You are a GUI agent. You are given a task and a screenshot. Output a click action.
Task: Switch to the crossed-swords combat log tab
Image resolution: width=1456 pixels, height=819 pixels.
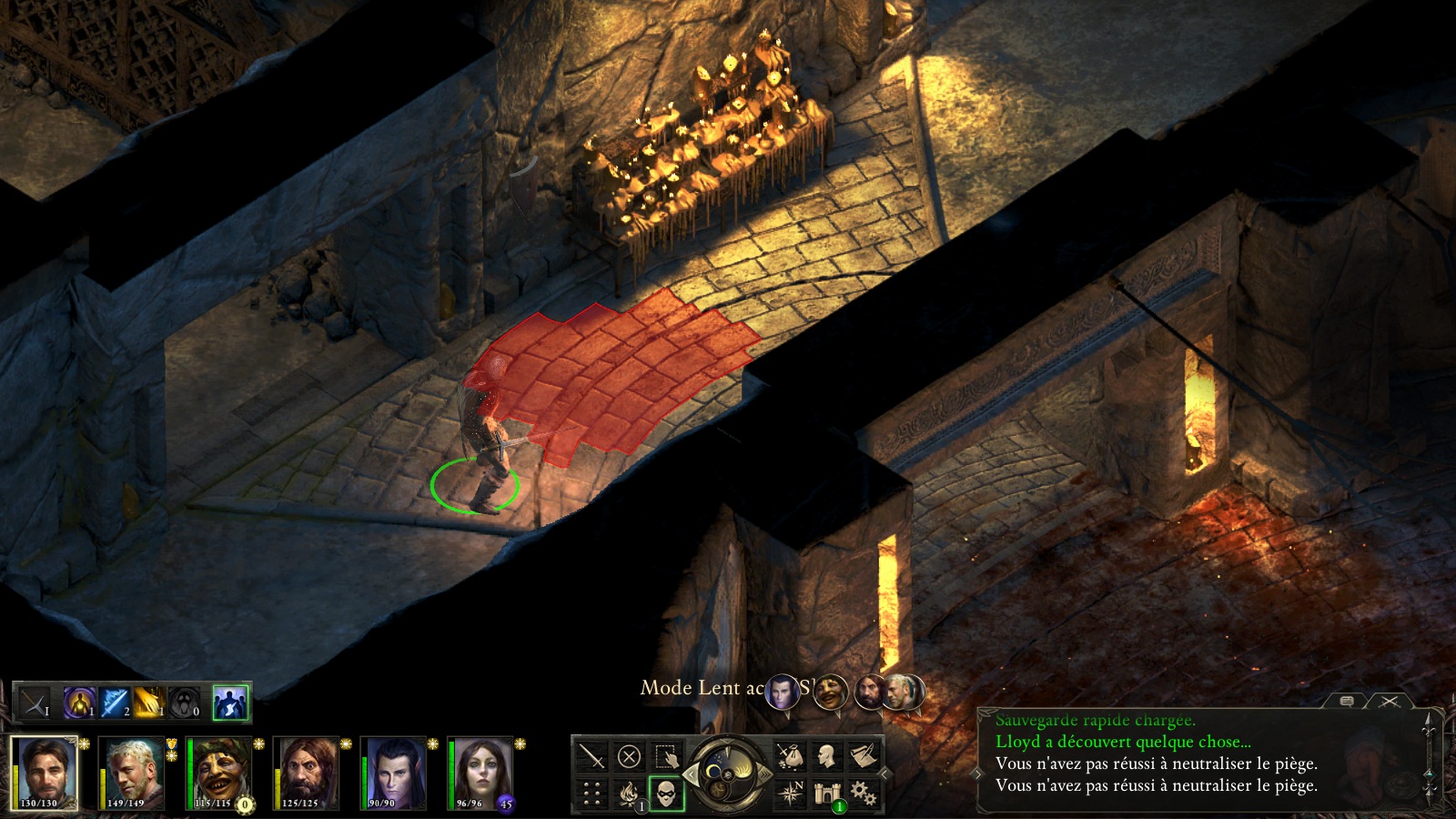pos(1389,702)
